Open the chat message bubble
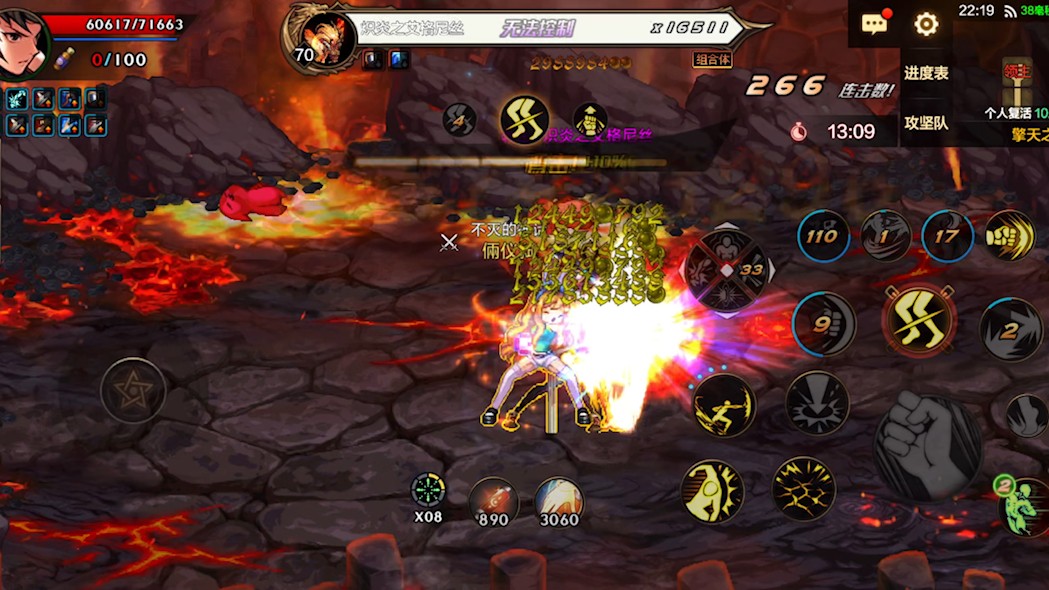The width and height of the screenshot is (1049, 590). 875,24
